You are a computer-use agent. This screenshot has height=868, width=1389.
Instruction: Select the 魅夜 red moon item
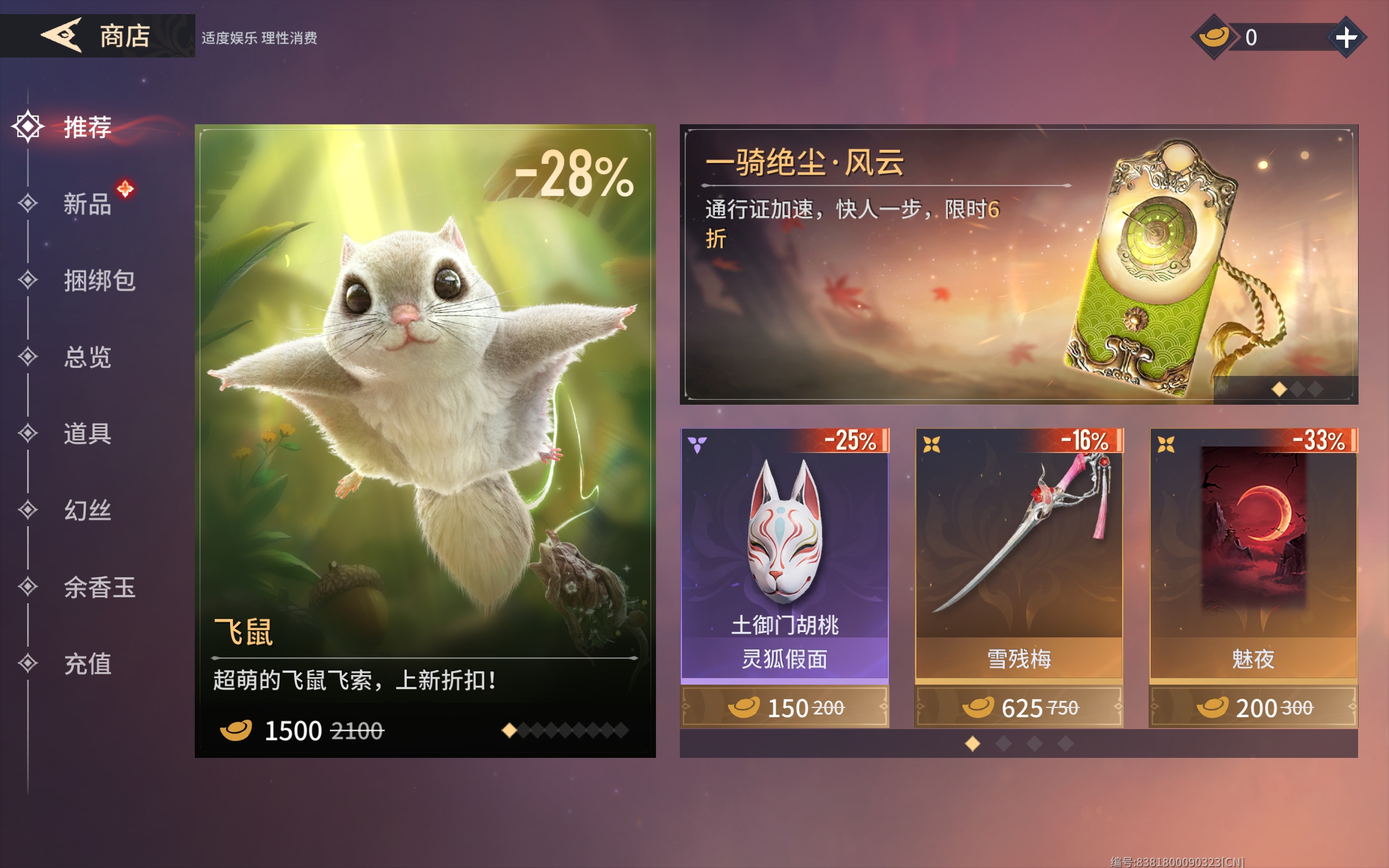pos(1253,551)
